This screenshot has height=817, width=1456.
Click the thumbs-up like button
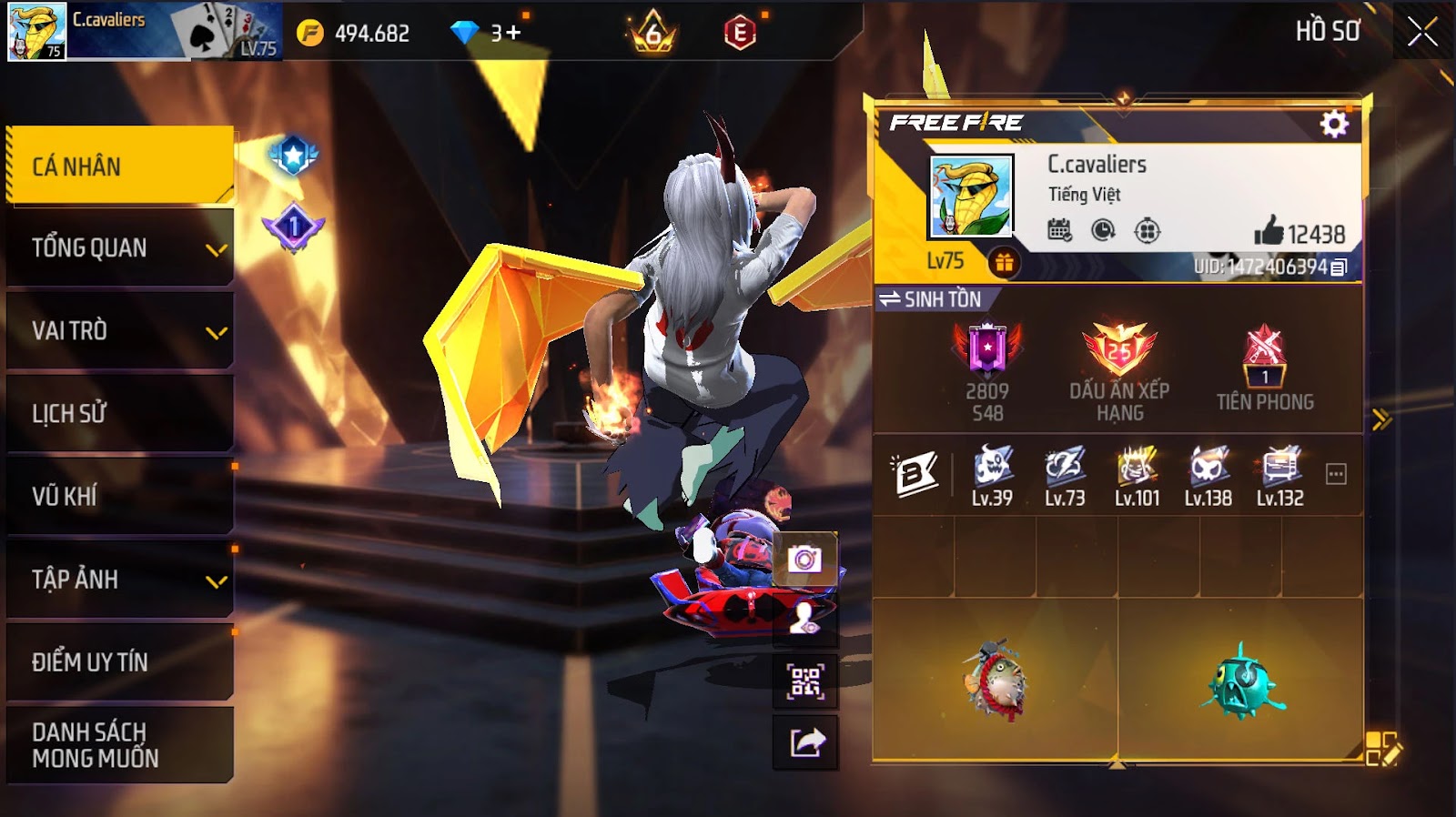tap(1269, 232)
